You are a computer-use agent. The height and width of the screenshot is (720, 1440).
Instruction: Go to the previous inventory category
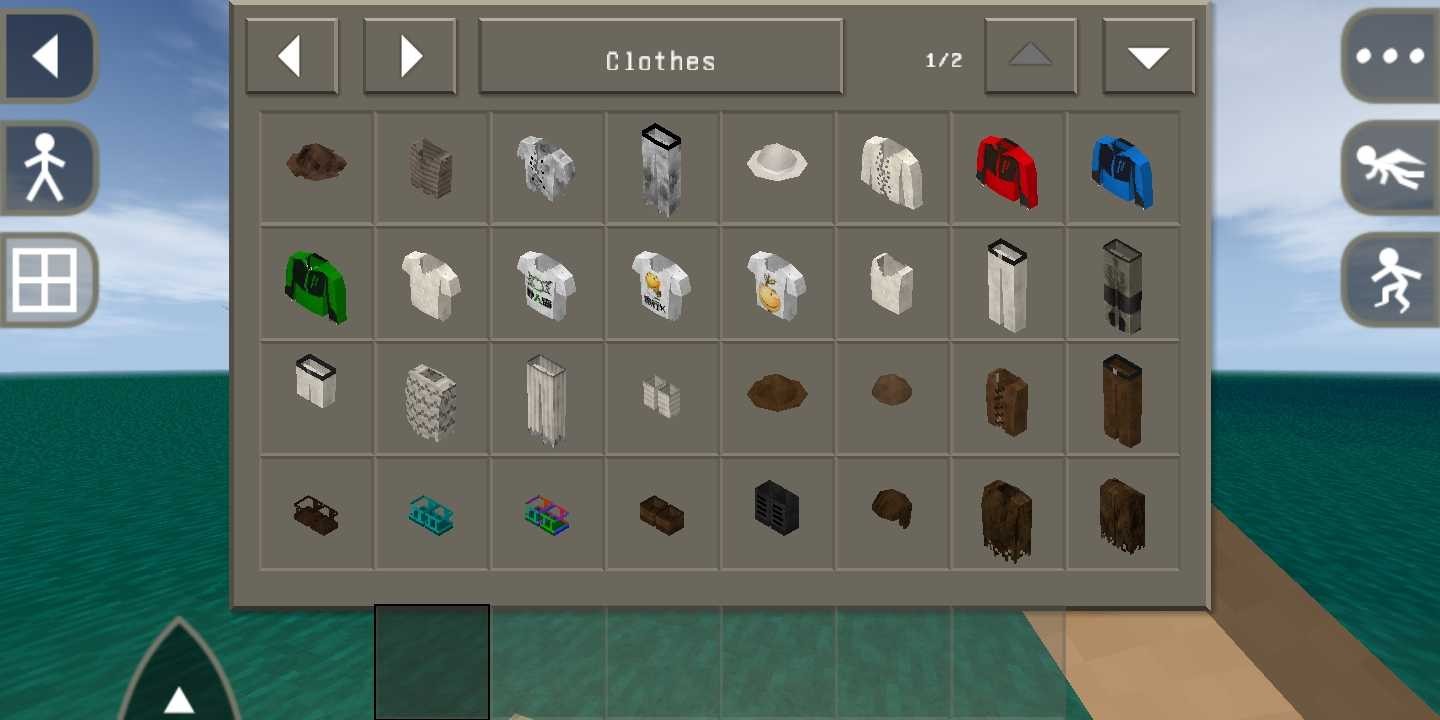click(291, 57)
